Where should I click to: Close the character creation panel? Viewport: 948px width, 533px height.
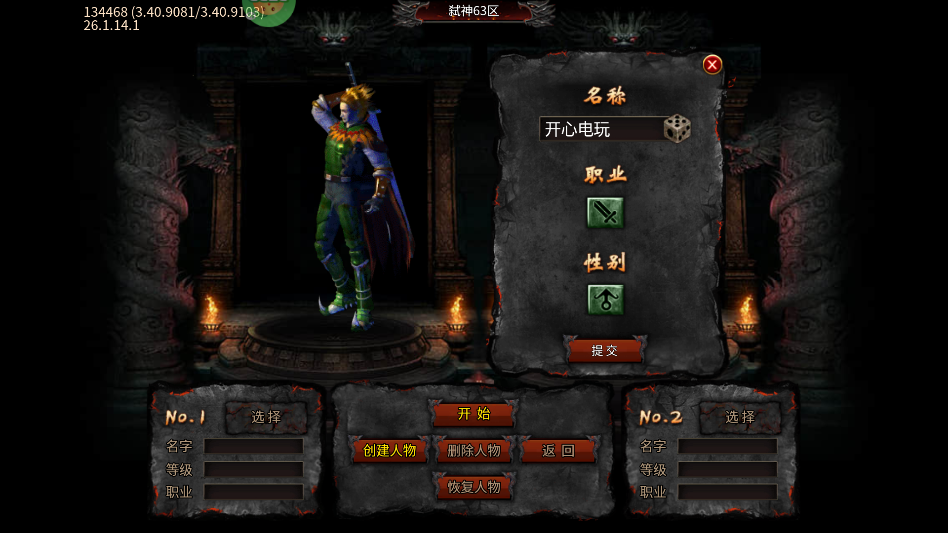pyautogui.click(x=712, y=65)
